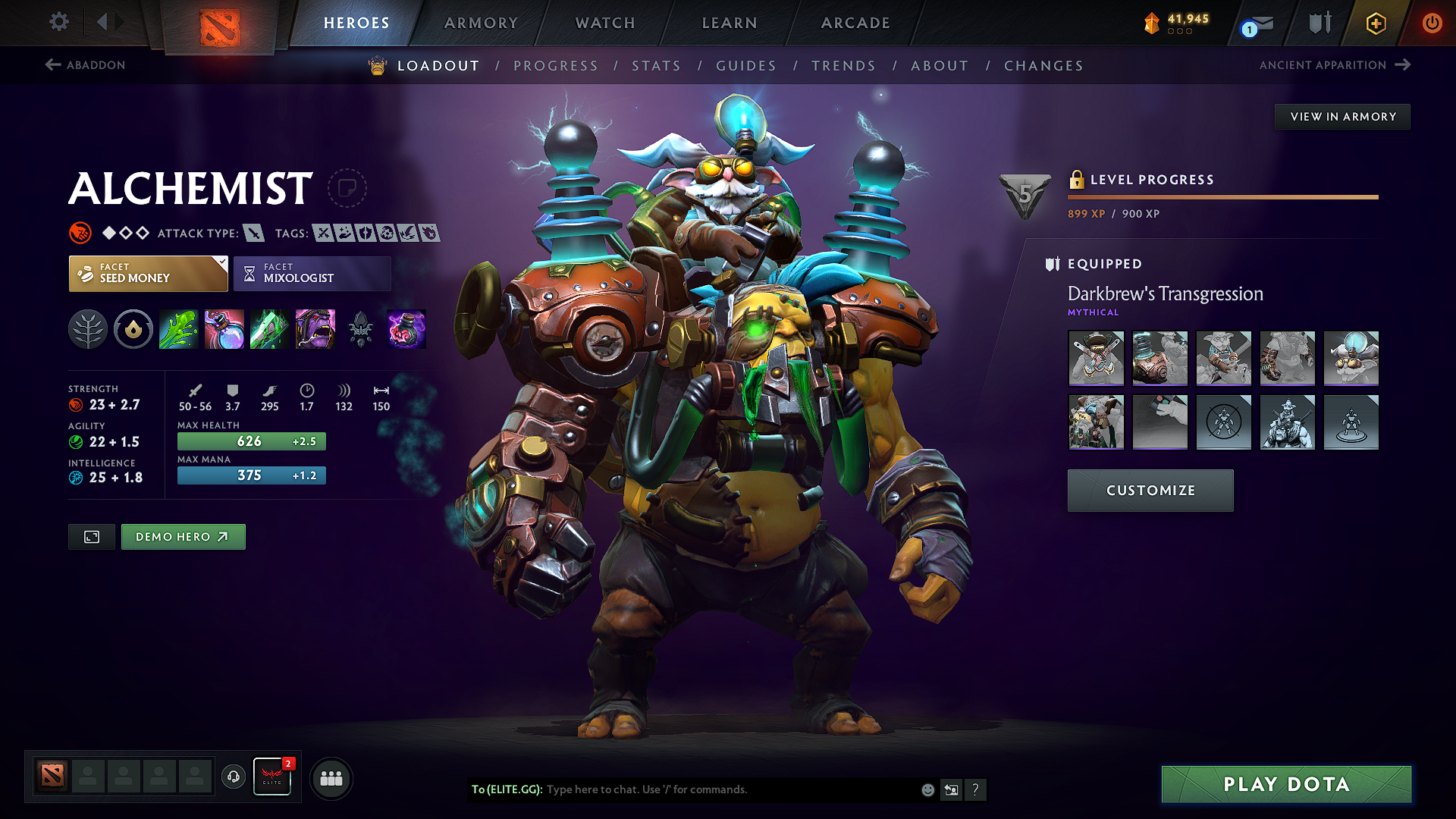1456x819 pixels.
Task: Open the Unstable Concoction ability icon
Action: coord(224,329)
